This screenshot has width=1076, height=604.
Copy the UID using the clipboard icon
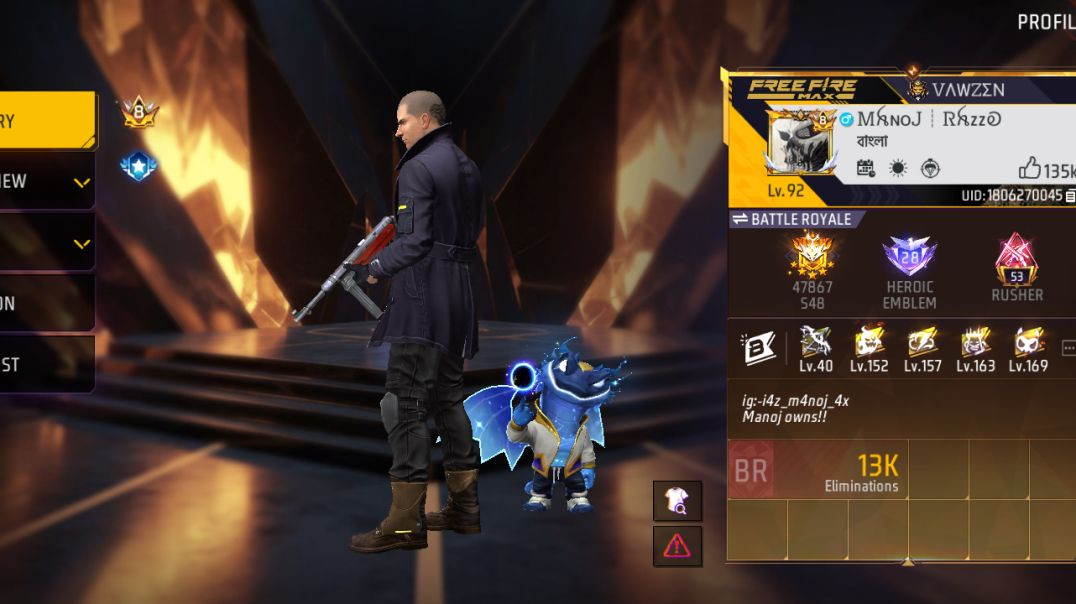1070,195
